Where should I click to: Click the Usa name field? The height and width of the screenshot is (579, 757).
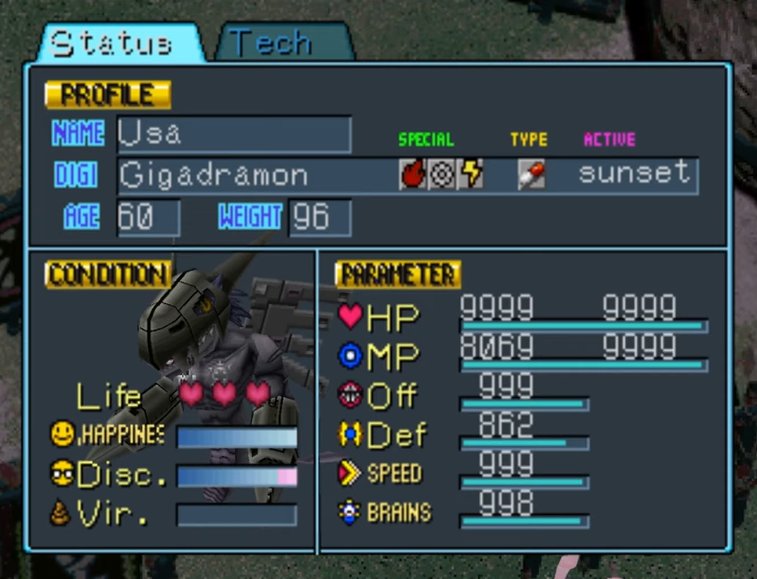tap(234, 134)
